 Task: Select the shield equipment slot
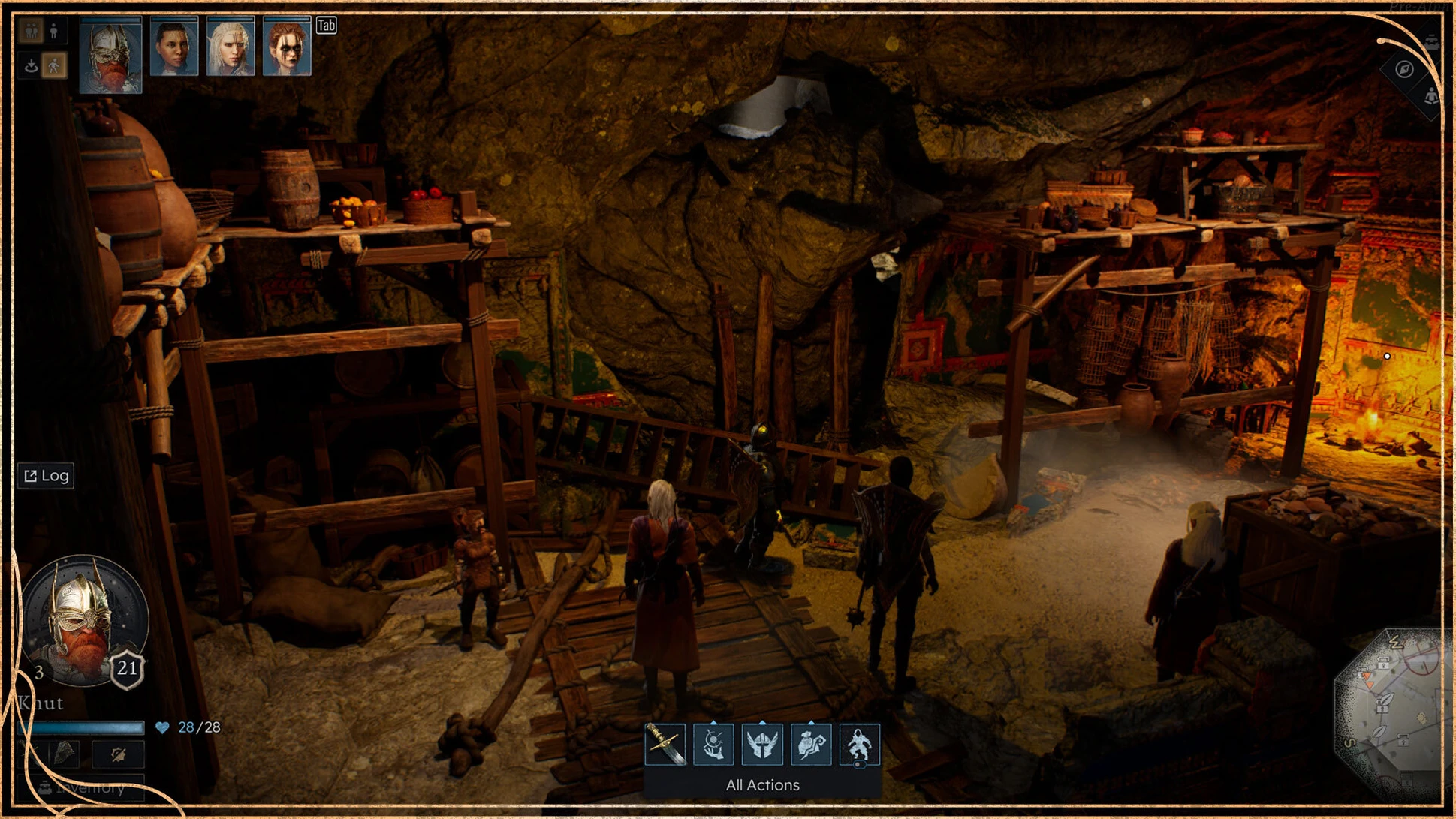pyautogui.click(x=64, y=754)
